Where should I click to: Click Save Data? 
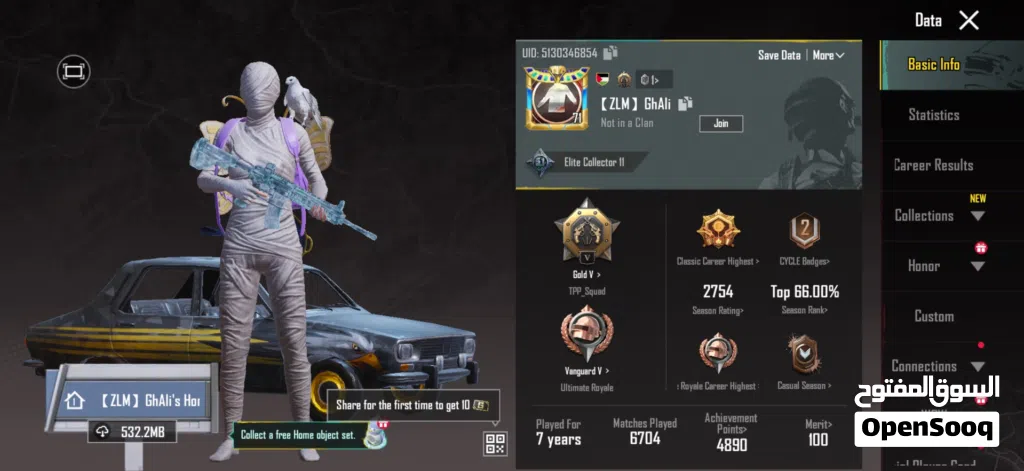pyautogui.click(x=778, y=55)
